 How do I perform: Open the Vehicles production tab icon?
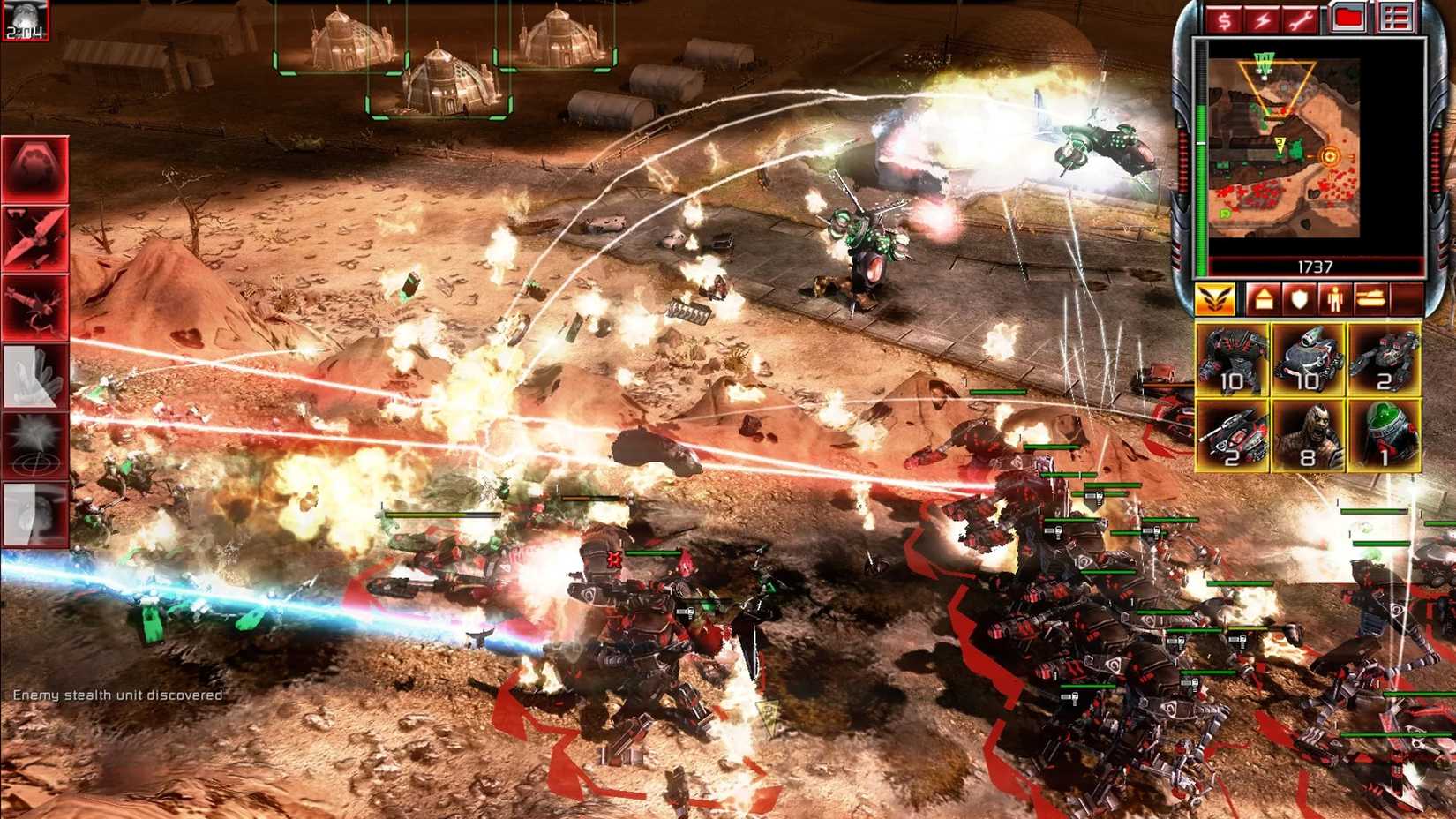1370,300
